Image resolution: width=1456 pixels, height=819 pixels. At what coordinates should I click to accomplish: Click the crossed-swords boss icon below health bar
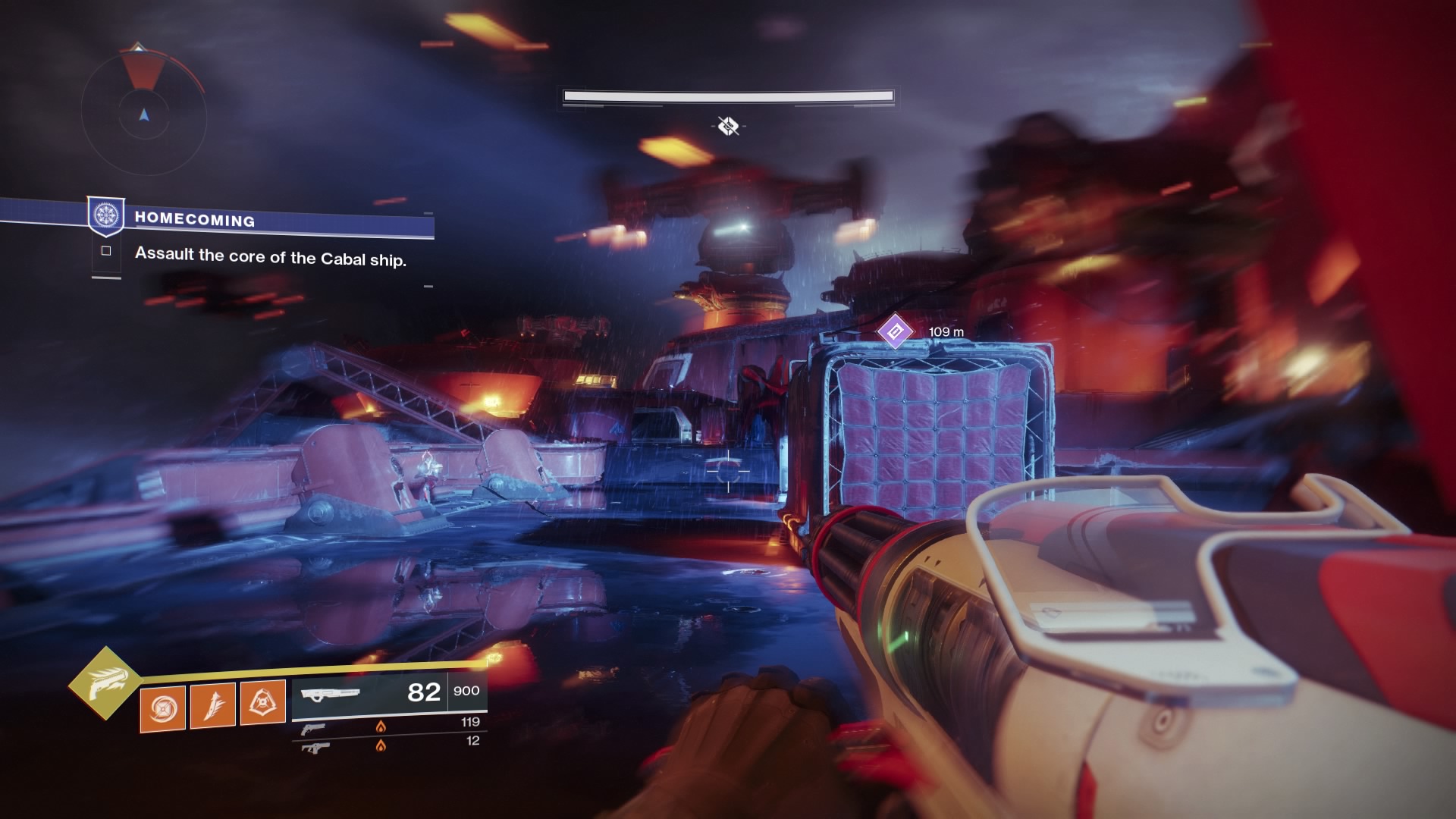728,127
